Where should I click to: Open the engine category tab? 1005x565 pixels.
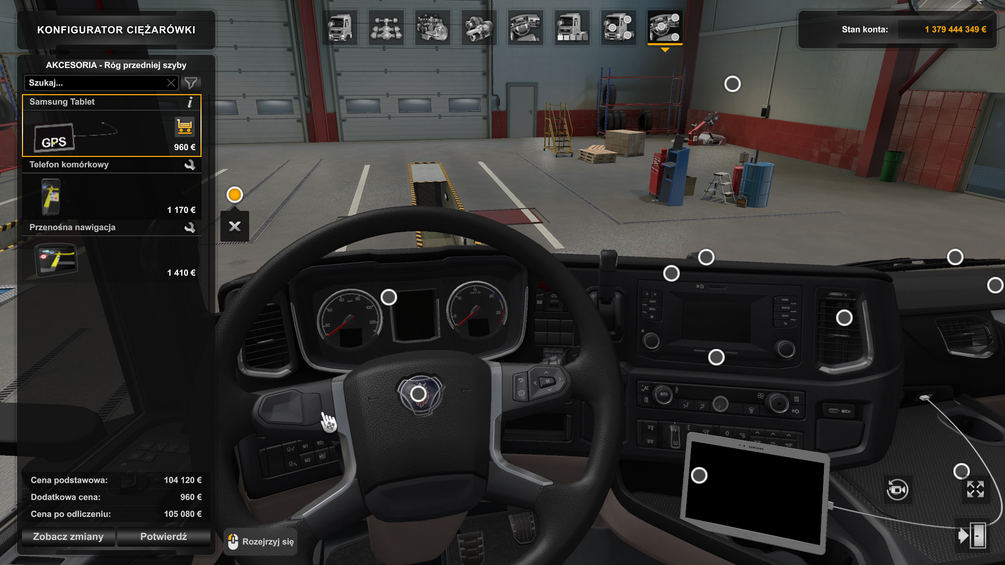click(x=433, y=27)
